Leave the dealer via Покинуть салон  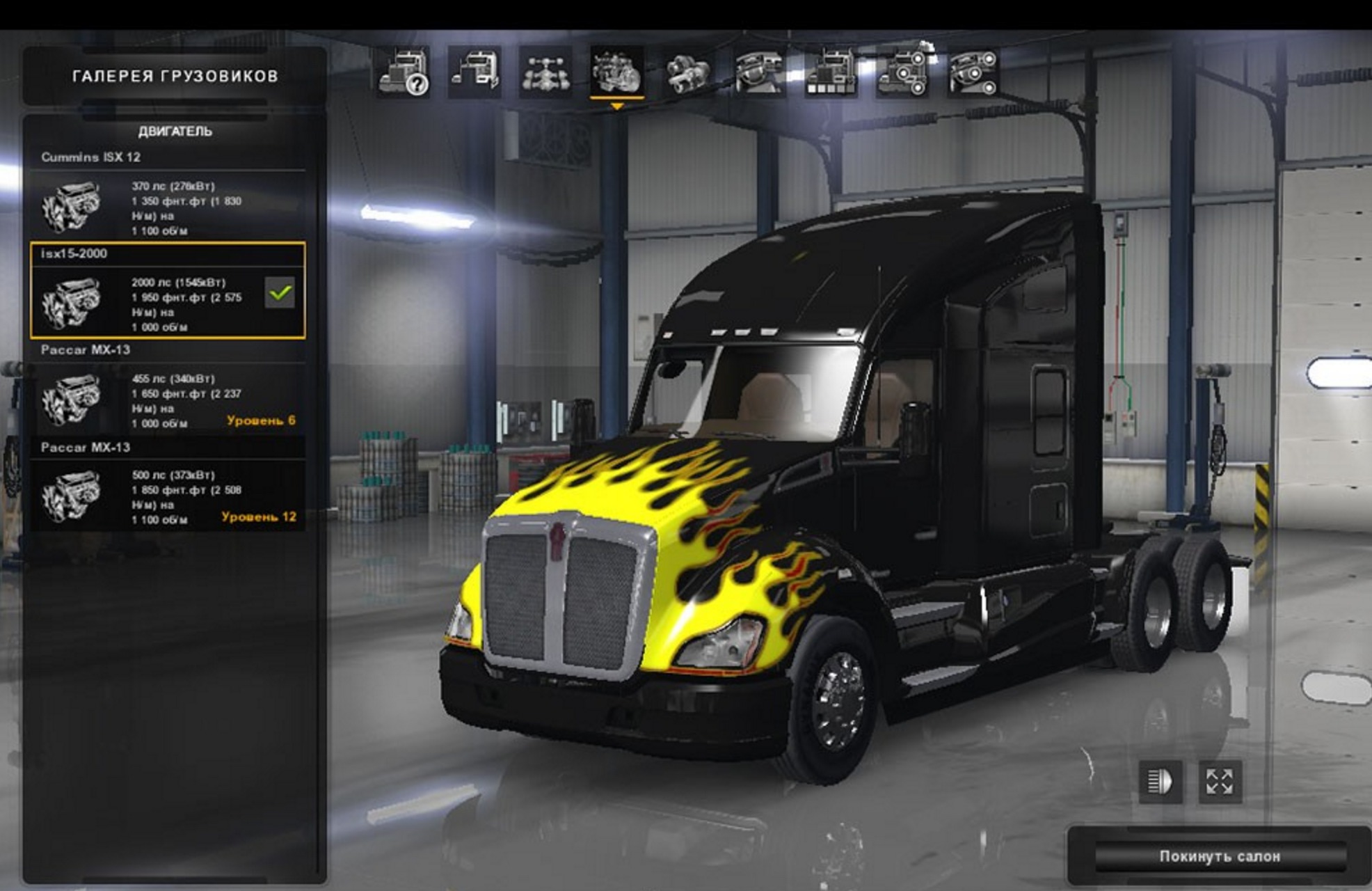point(1219,856)
